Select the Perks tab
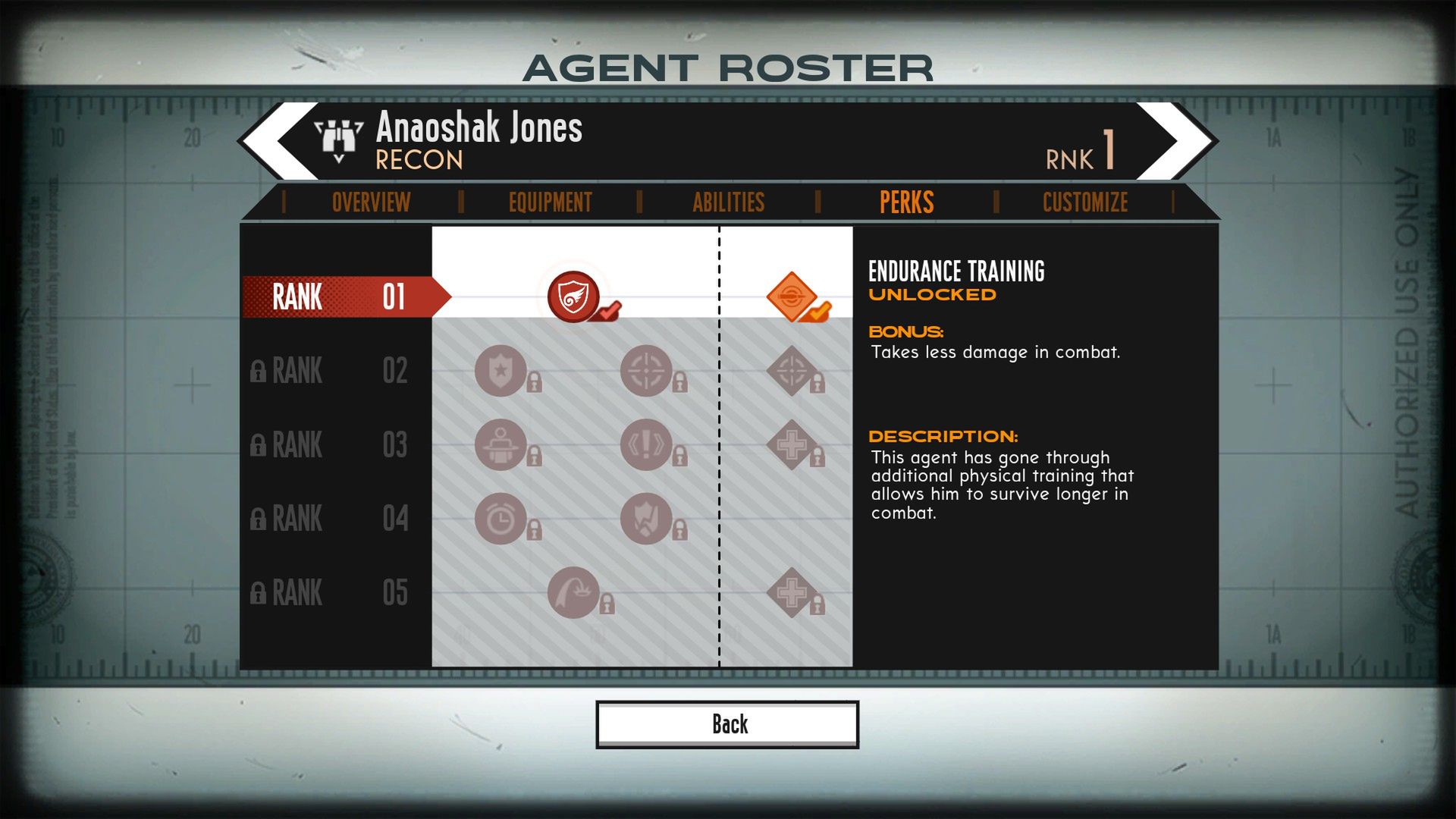The height and width of the screenshot is (819, 1456). [x=906, y=202]
